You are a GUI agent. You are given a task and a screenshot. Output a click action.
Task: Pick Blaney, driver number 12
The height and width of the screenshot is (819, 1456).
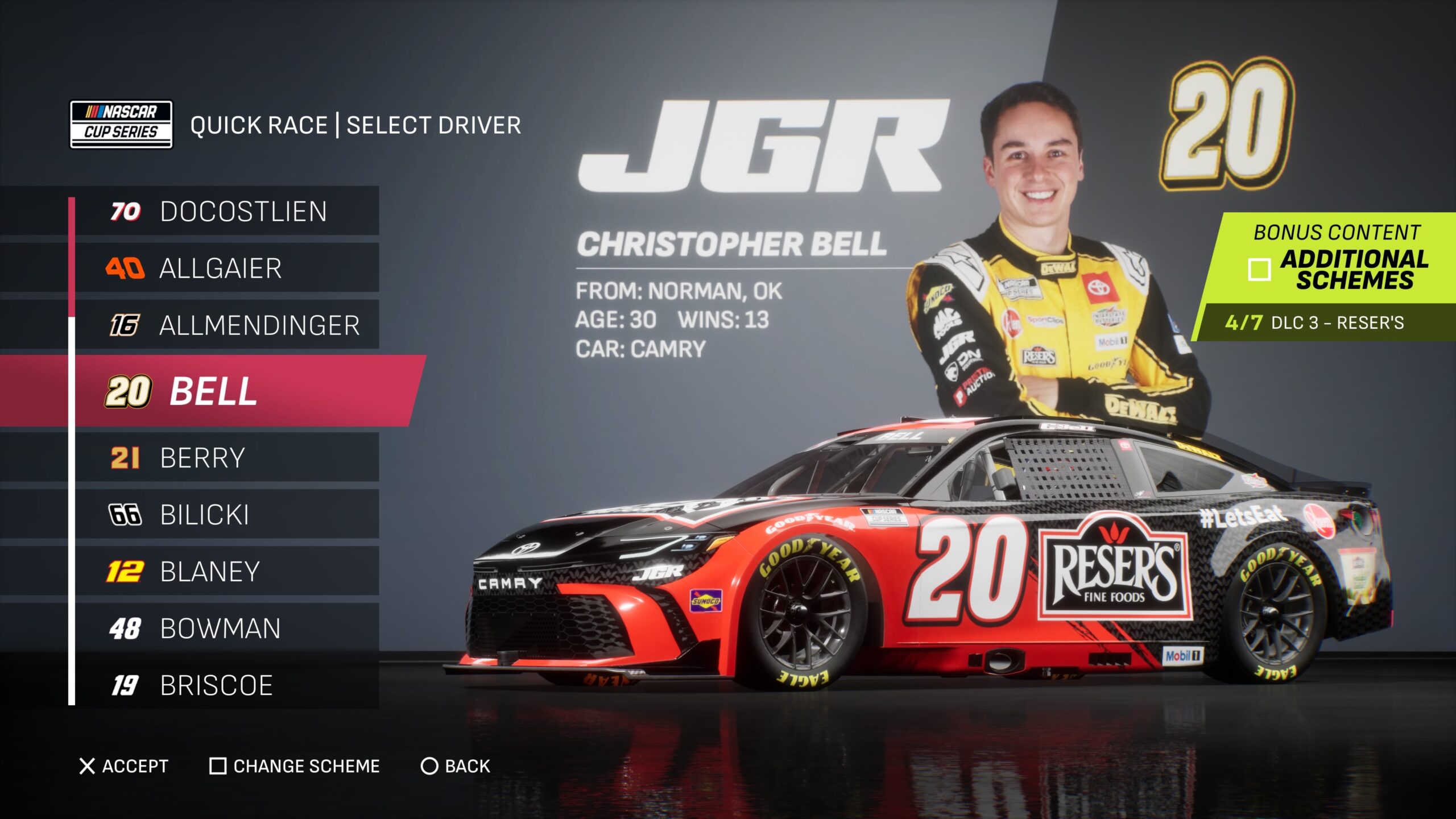[x=227, y=572]
